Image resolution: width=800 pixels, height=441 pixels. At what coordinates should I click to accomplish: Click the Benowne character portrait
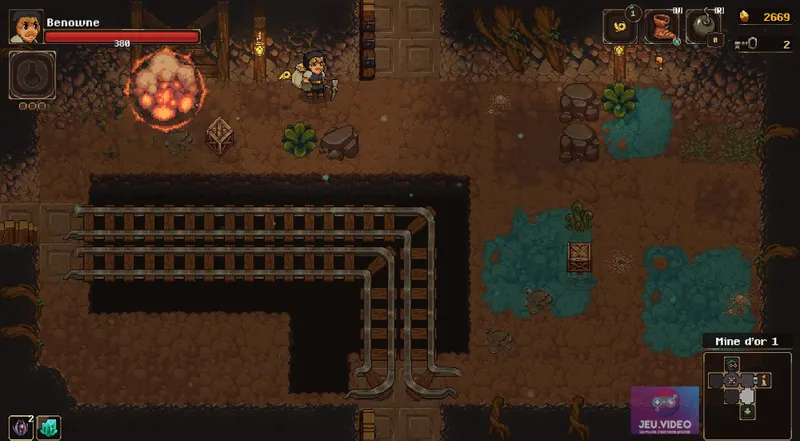point(26,27)
